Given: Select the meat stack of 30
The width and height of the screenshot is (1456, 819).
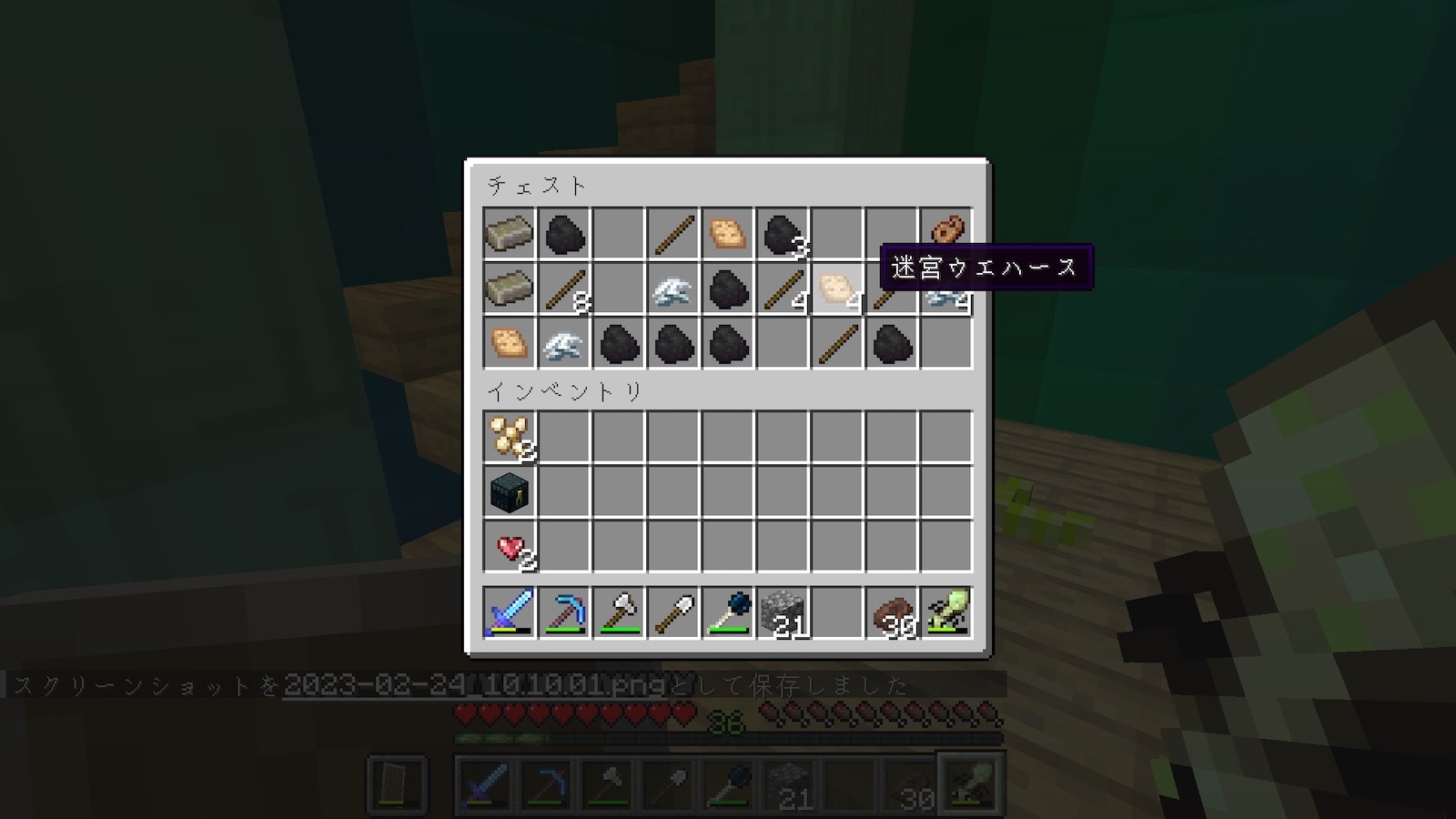Looking at the screenshot, I should point(892,612).
